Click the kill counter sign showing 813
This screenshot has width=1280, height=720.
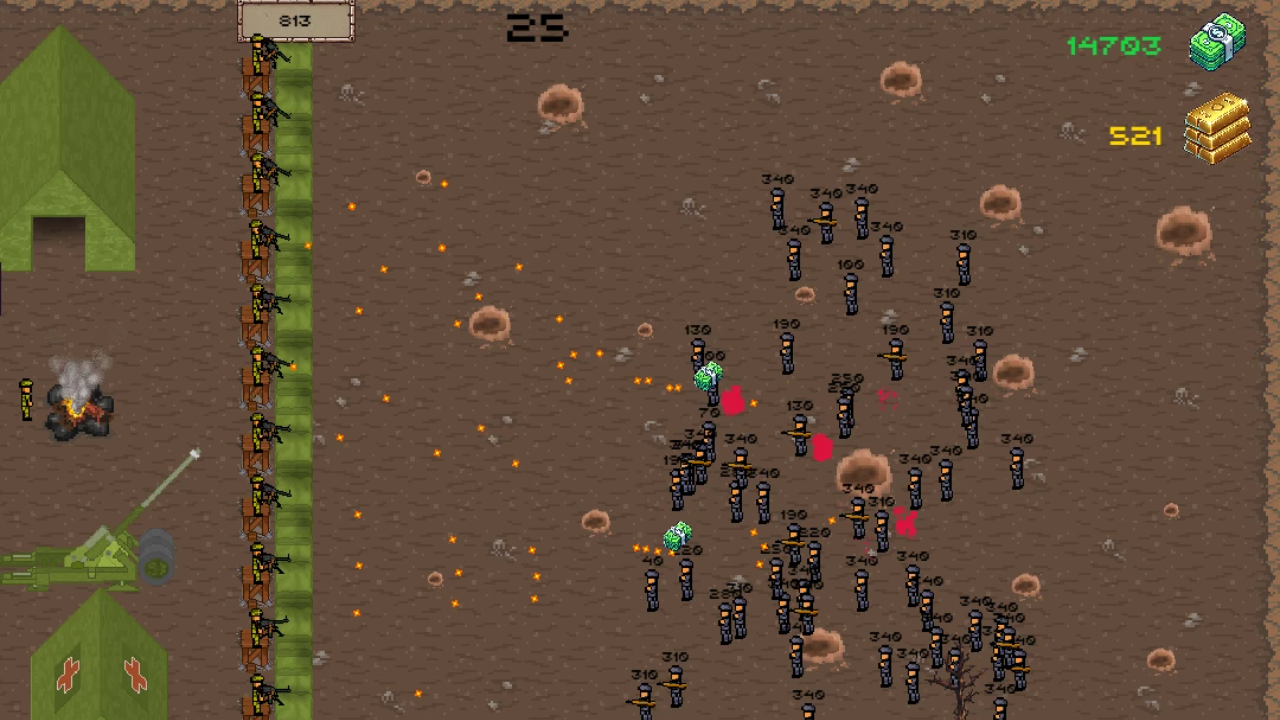pyautogui.click(x=297, y=20)
